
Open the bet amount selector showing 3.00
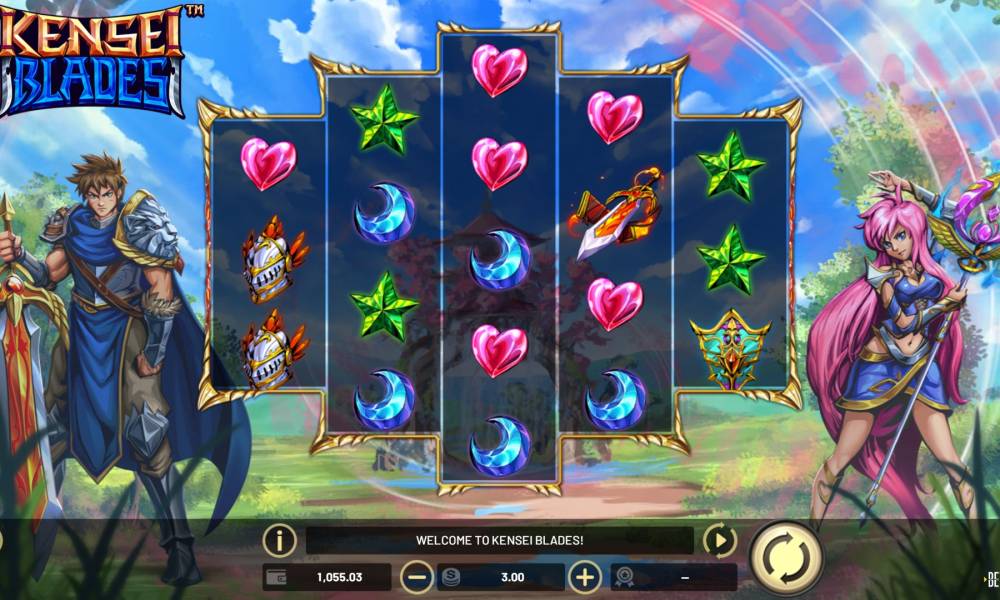(x=501, y=577)
